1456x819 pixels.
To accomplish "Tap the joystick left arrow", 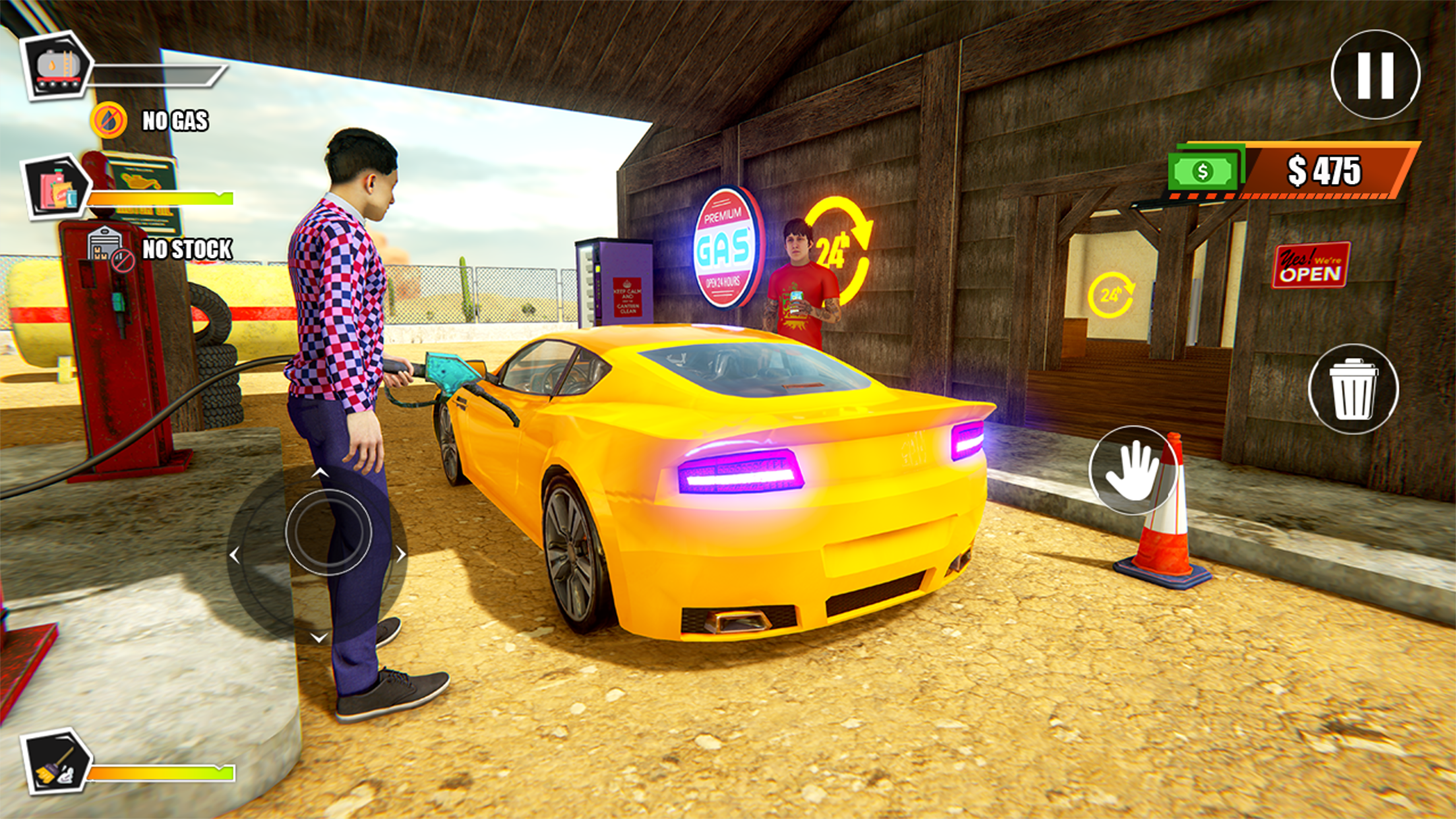I will (x=235, y=555).
